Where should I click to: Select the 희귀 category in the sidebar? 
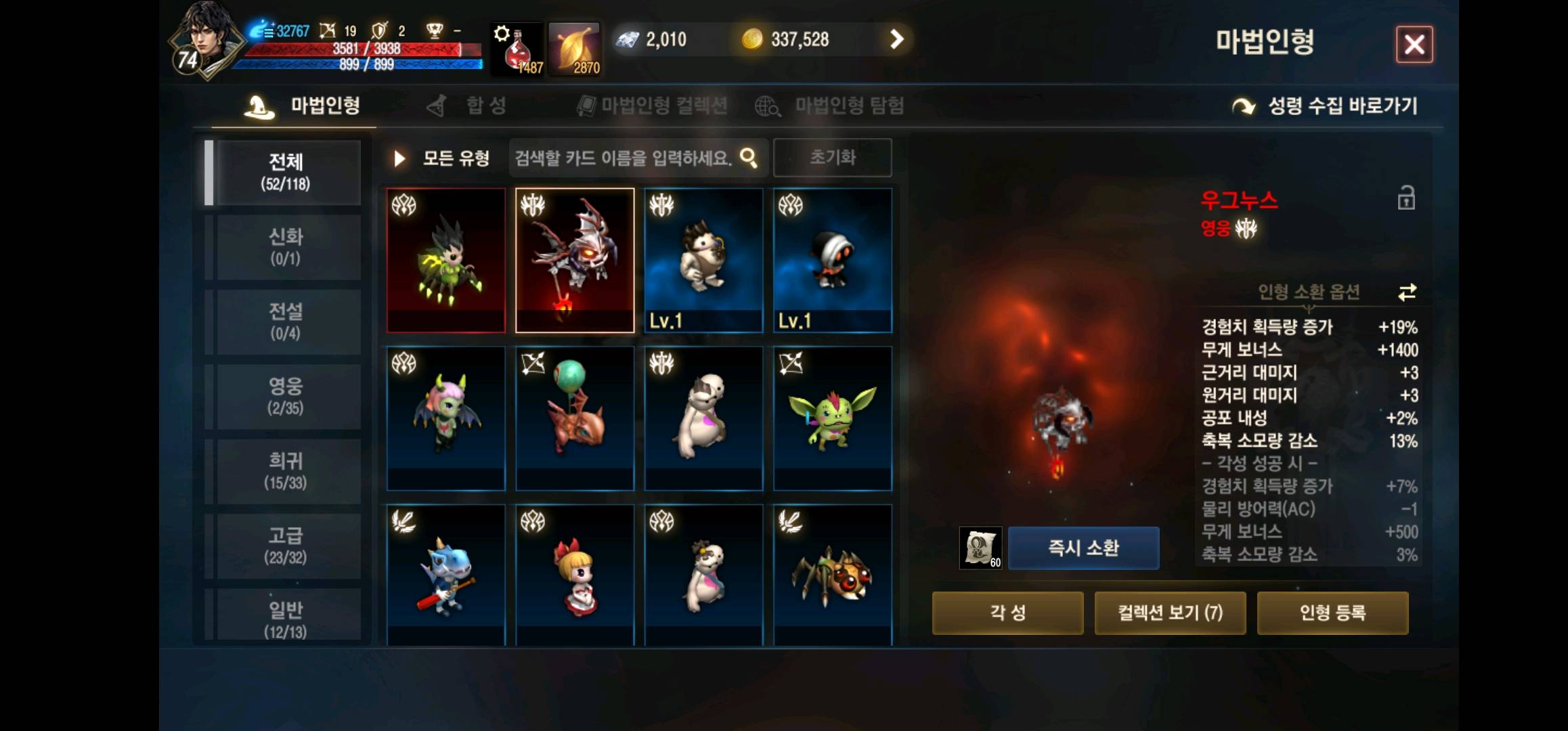click(287, 470)
